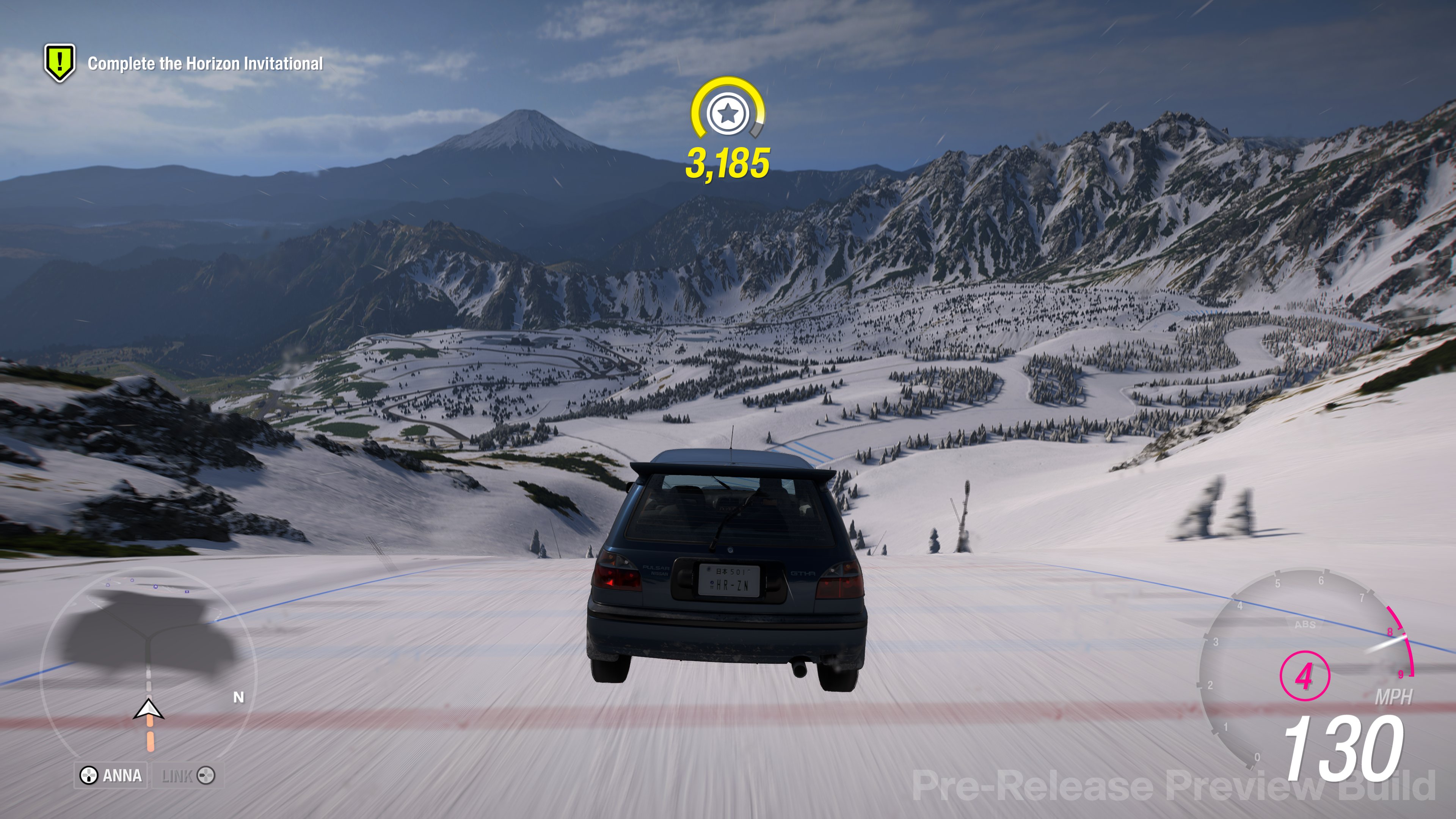1456x819 pixels.
Task: Click the skill score star icon
Action: [x=728, y=114]
